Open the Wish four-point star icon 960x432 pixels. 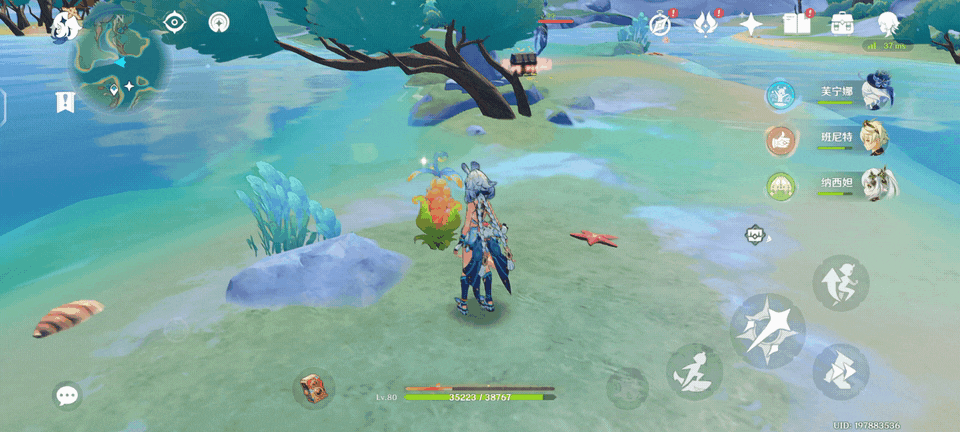(x=751, y=24)
